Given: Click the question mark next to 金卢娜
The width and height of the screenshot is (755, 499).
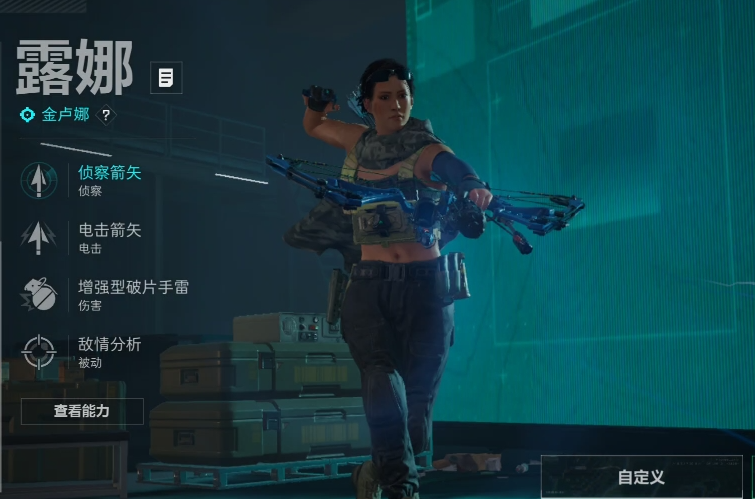Looking at the screenshot, I should click(x=106, y=115).
